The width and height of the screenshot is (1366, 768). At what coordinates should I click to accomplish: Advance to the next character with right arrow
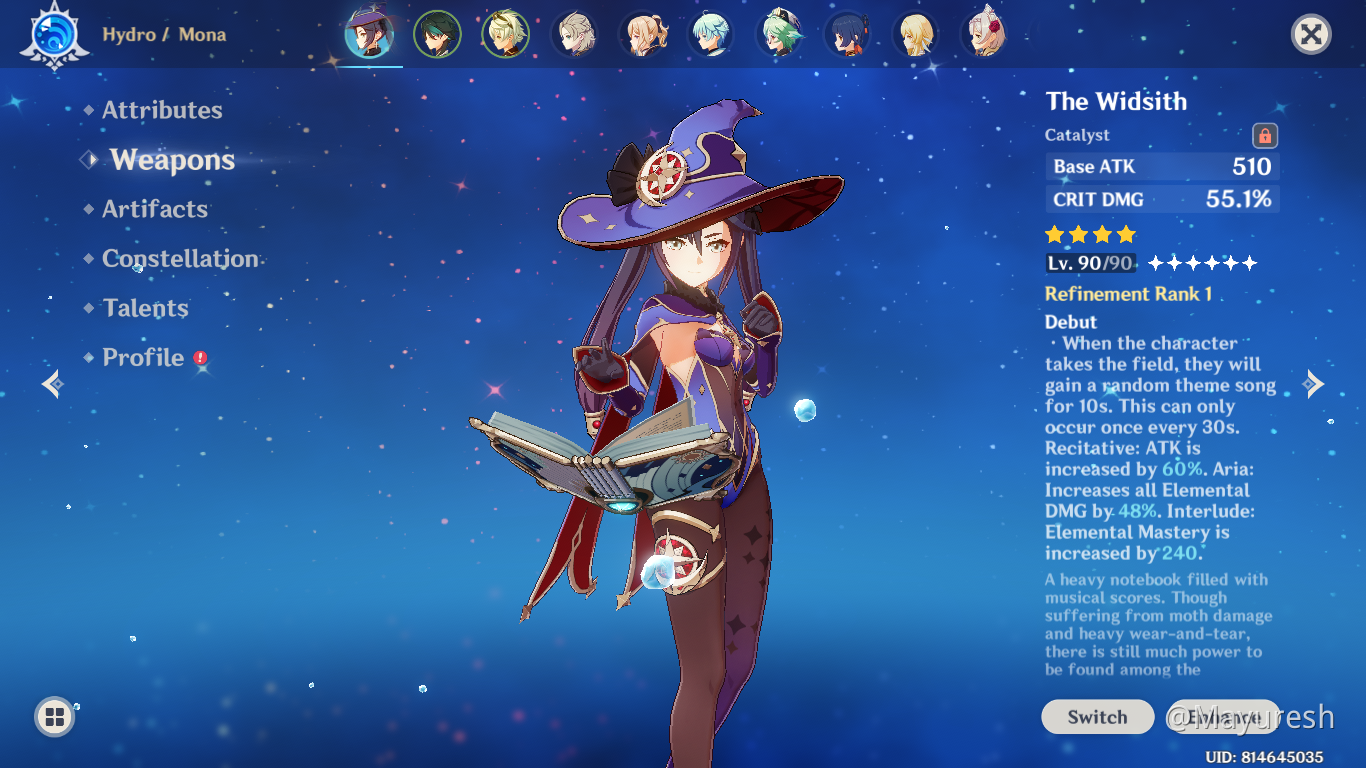[1313, 384]
